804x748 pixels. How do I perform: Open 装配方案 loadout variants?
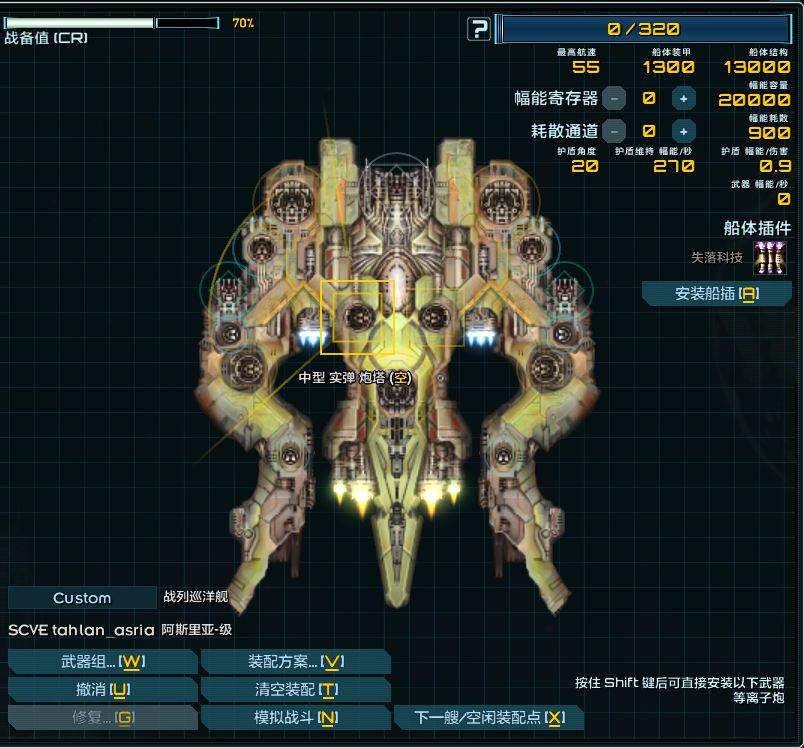[x=295, y=662]
